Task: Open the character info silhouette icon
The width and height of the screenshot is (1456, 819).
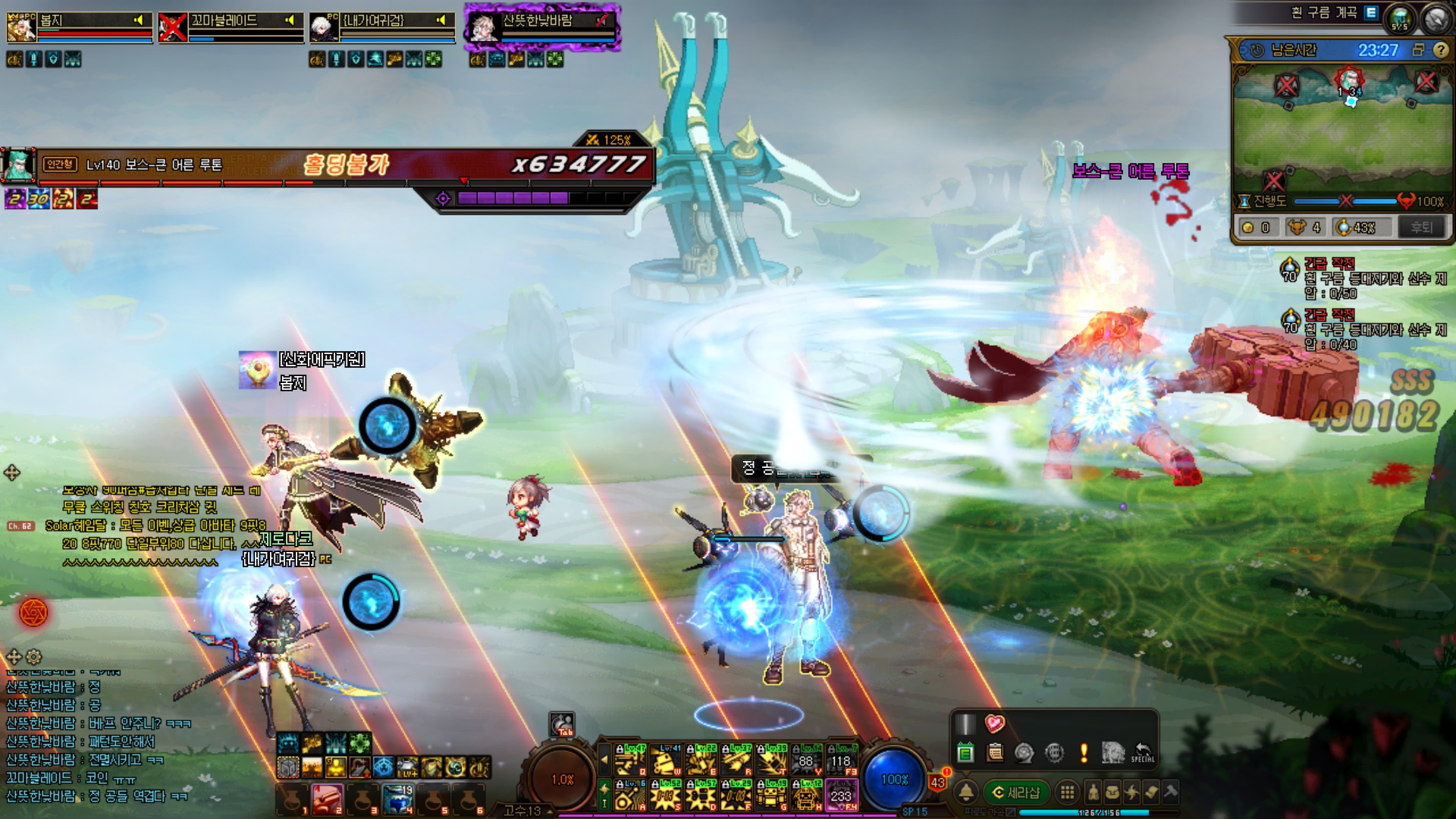Action: [x=1093, y=792]
